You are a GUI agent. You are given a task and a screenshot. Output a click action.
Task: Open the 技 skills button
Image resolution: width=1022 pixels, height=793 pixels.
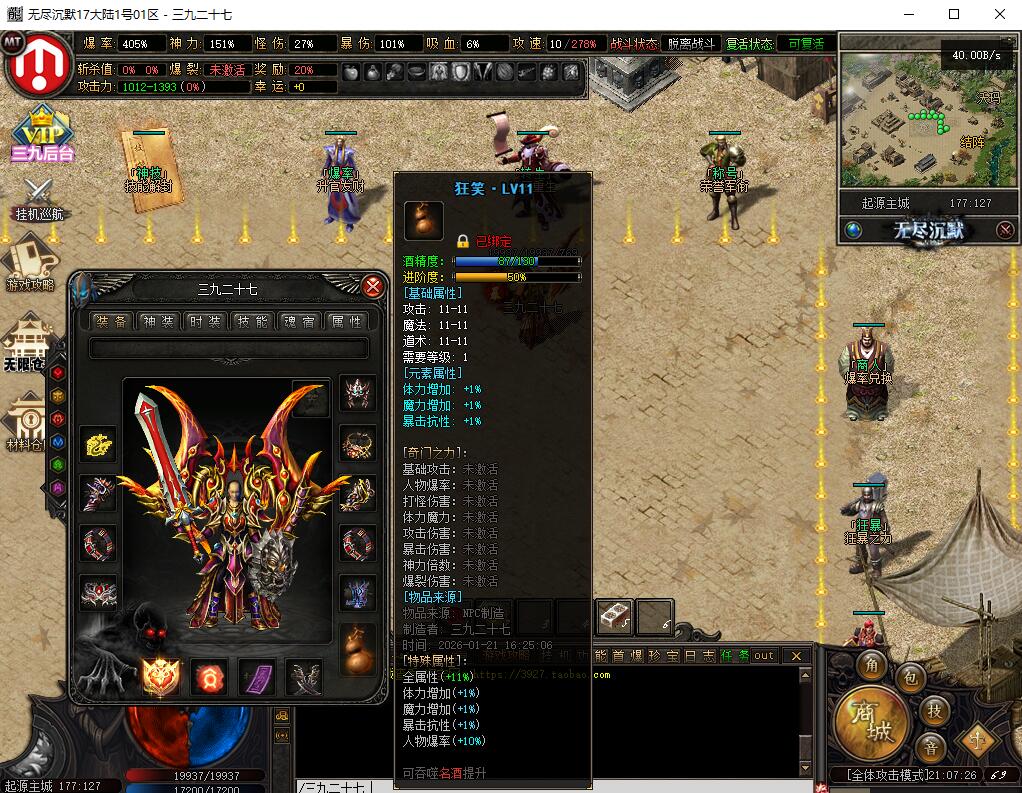[x=934, y=710]
